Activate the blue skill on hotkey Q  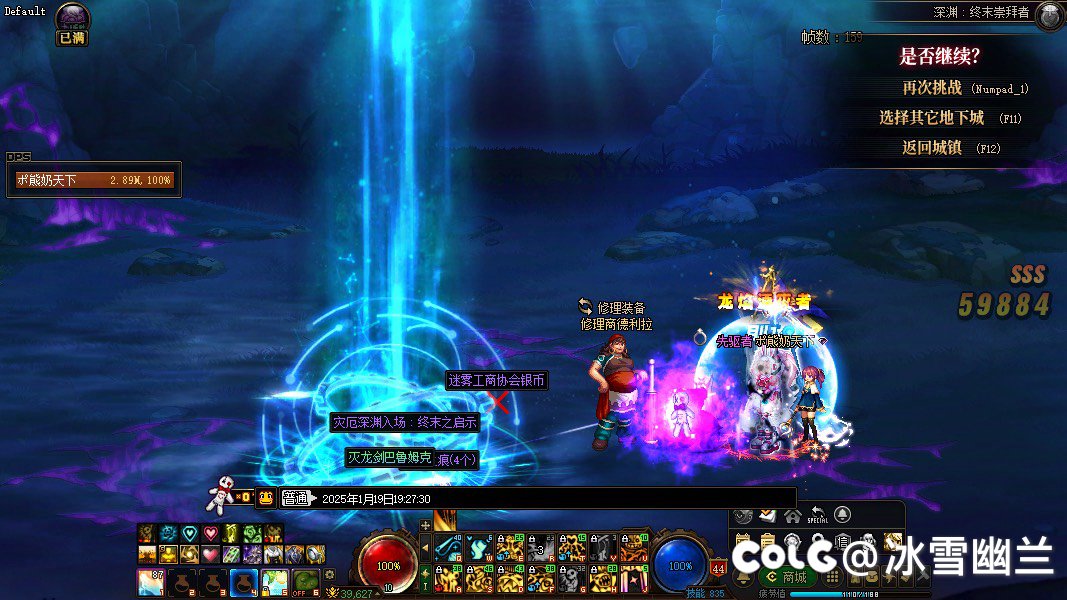[446, 548]
